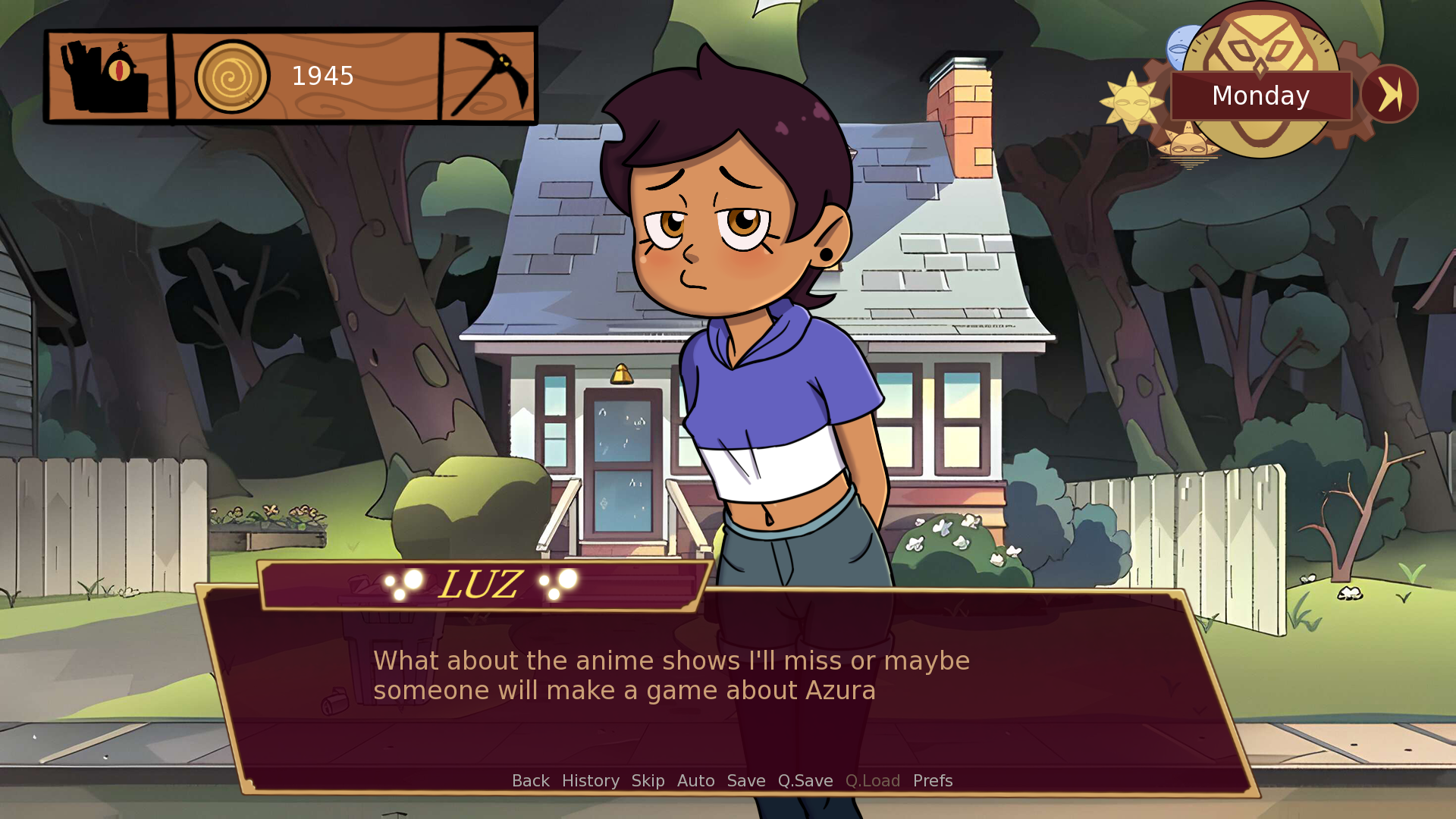
Task: Activate Skip in the quick menu
Action: click(x=648, y=780)
